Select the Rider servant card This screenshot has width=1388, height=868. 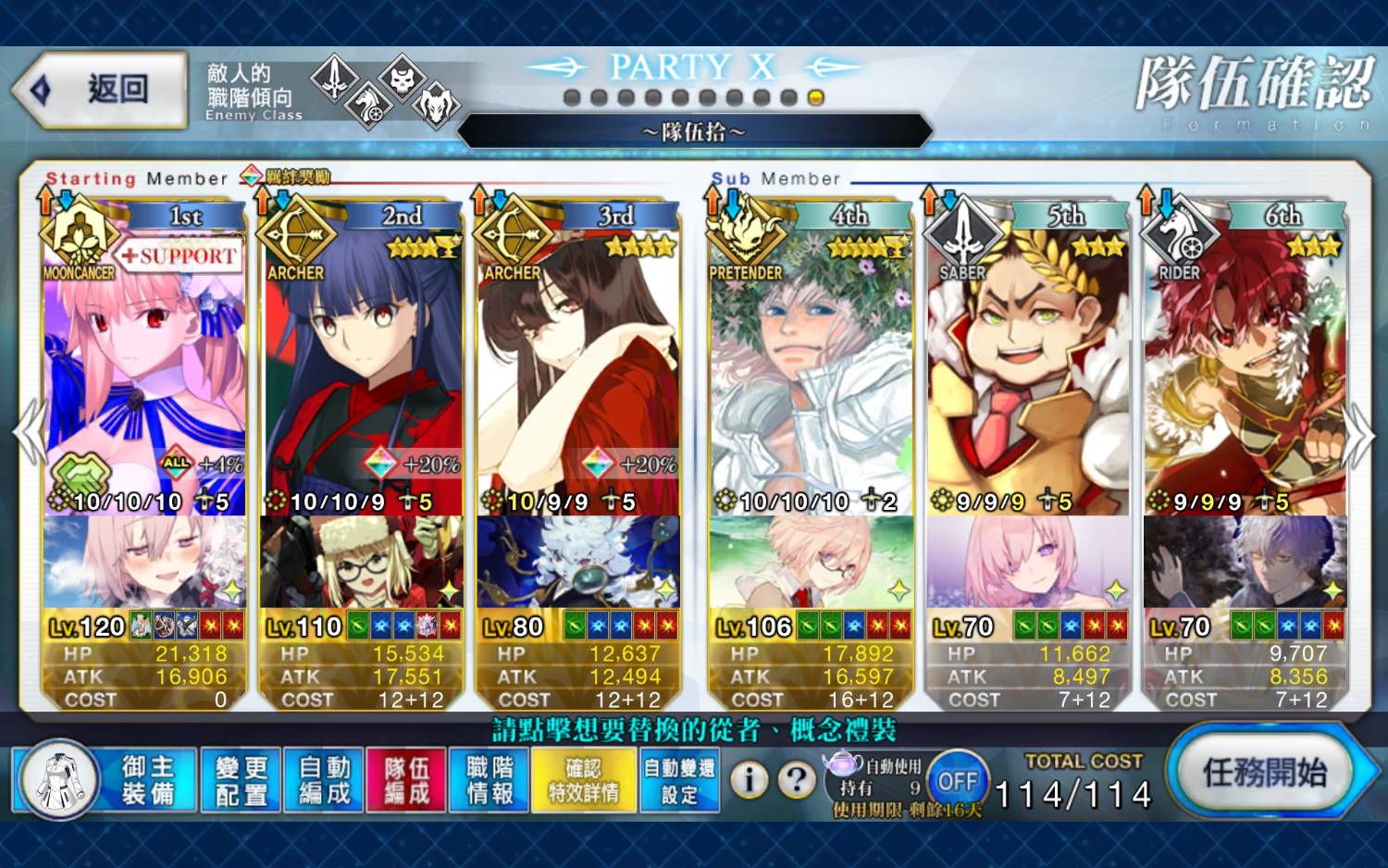coord(1245,370)
